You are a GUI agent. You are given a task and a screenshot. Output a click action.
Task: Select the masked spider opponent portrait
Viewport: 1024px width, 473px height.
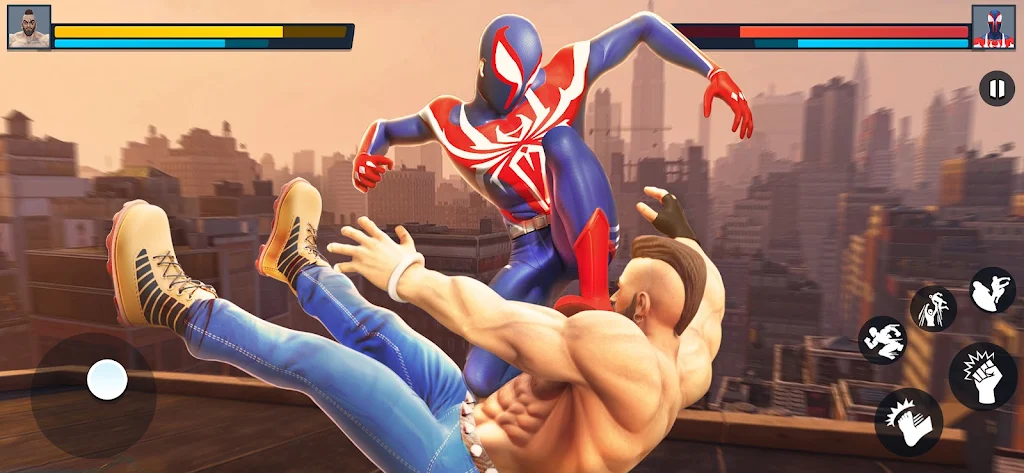(993, 27)
